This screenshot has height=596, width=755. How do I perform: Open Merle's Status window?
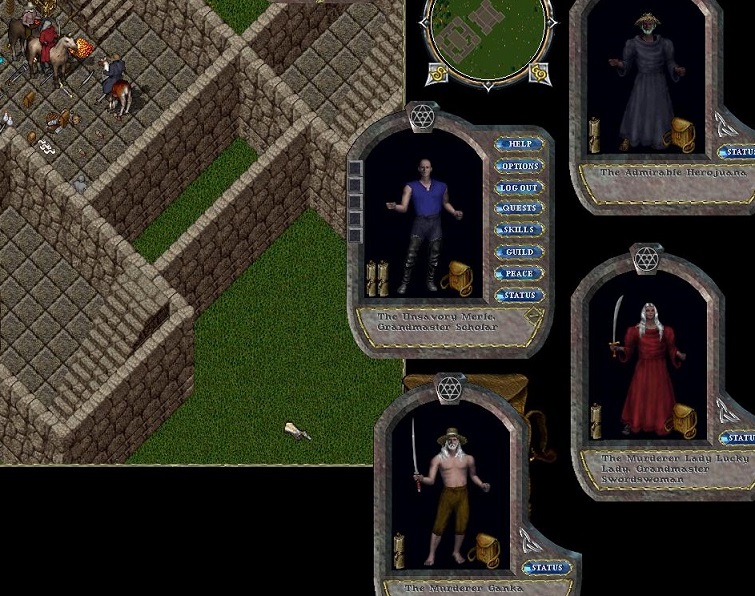[x=519, y=295]
